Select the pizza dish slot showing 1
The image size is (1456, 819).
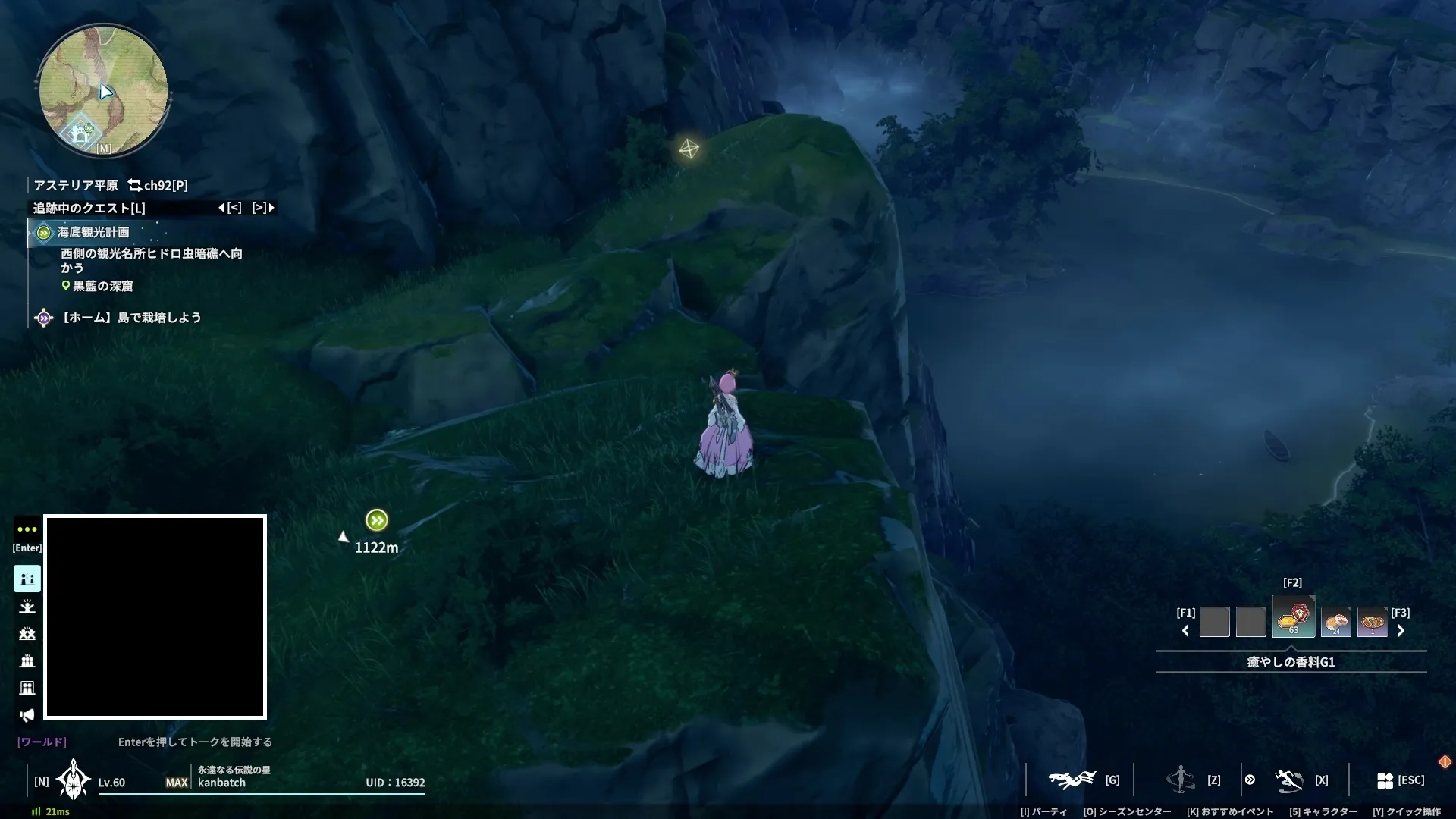[1372, 623]
